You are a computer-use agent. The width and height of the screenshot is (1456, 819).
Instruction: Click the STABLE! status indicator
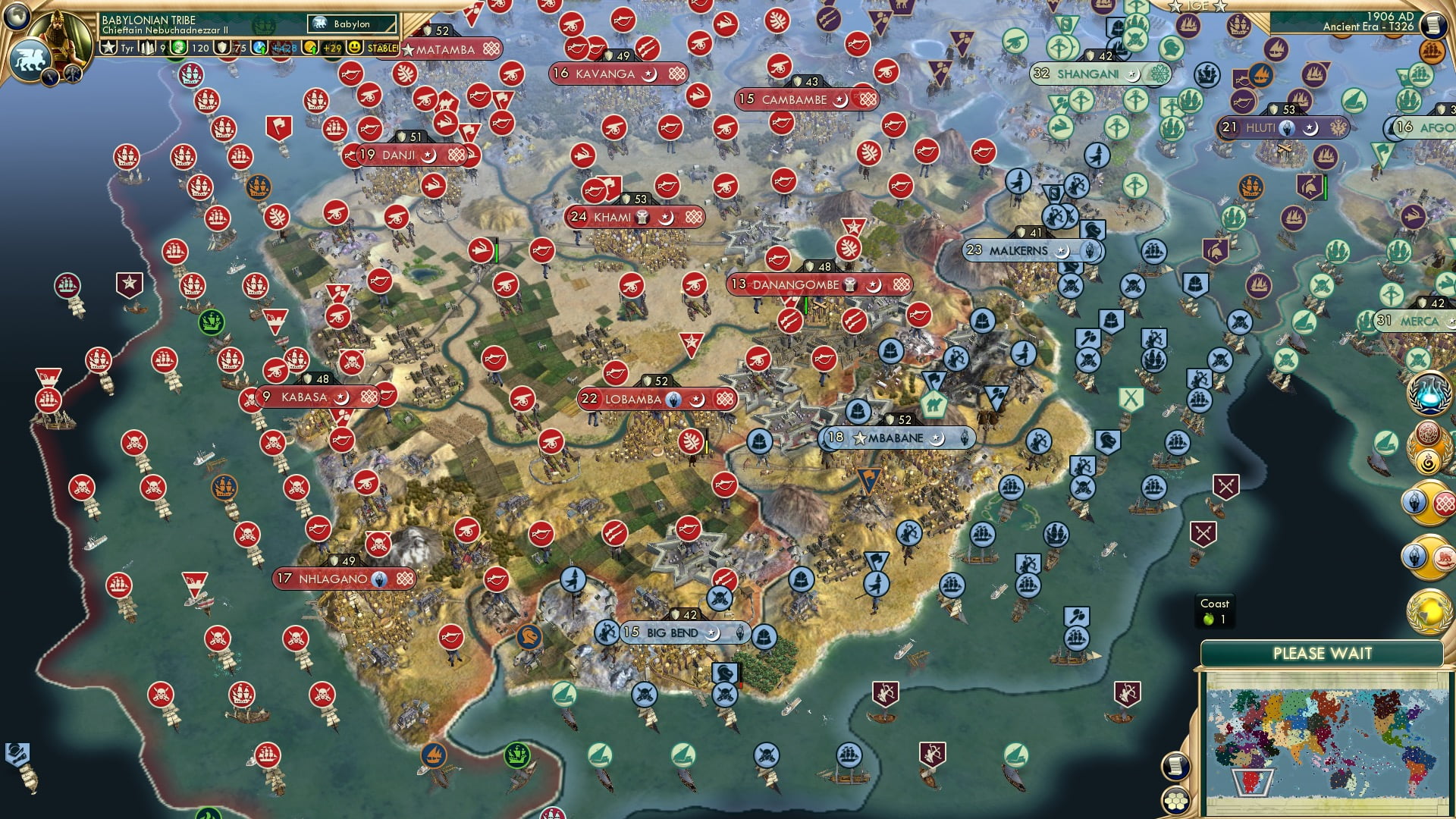[381, 47]
